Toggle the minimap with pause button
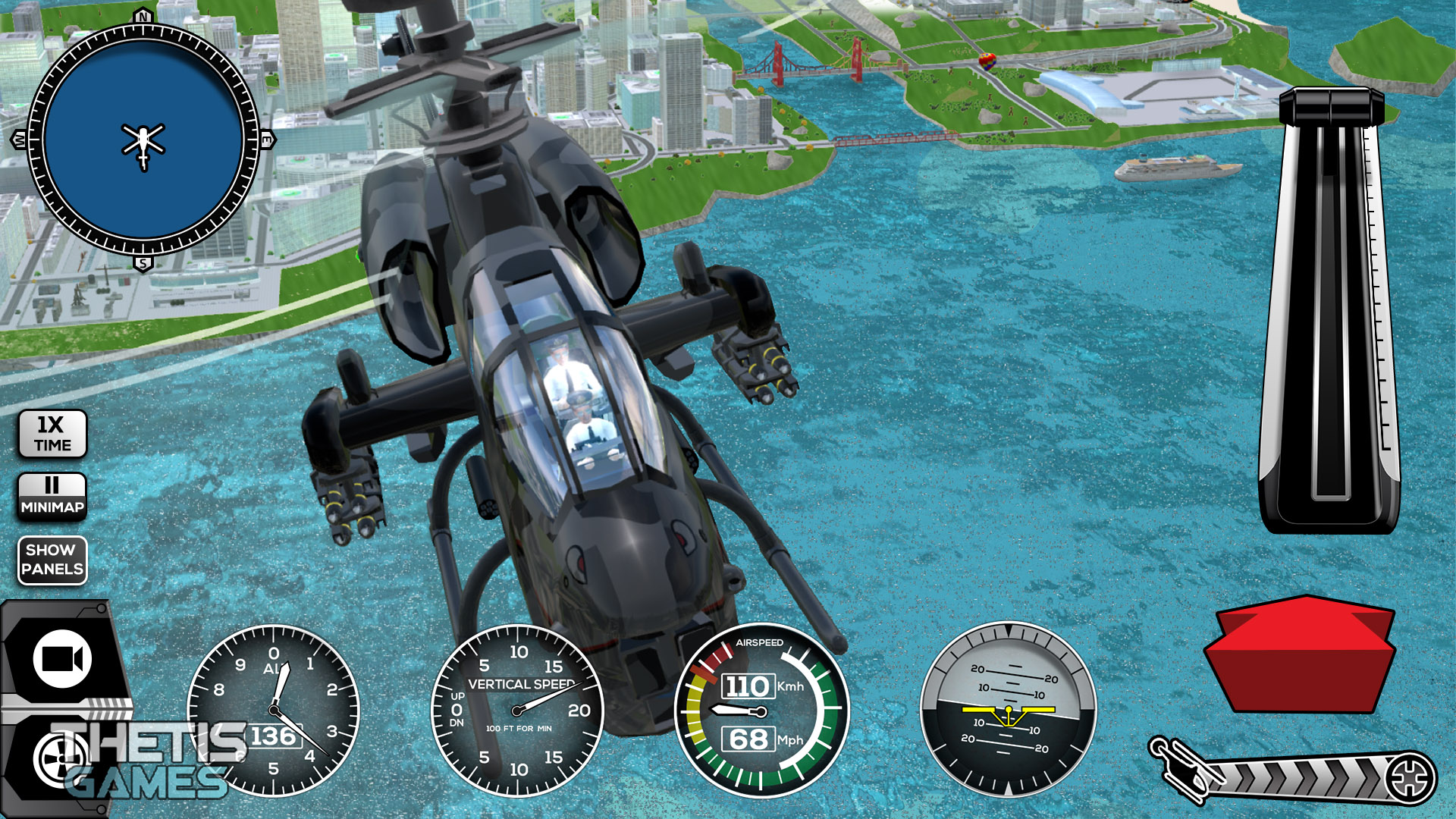Viewport: 1456px width, 819px height. pyautogui.click(x=52, y=497)
